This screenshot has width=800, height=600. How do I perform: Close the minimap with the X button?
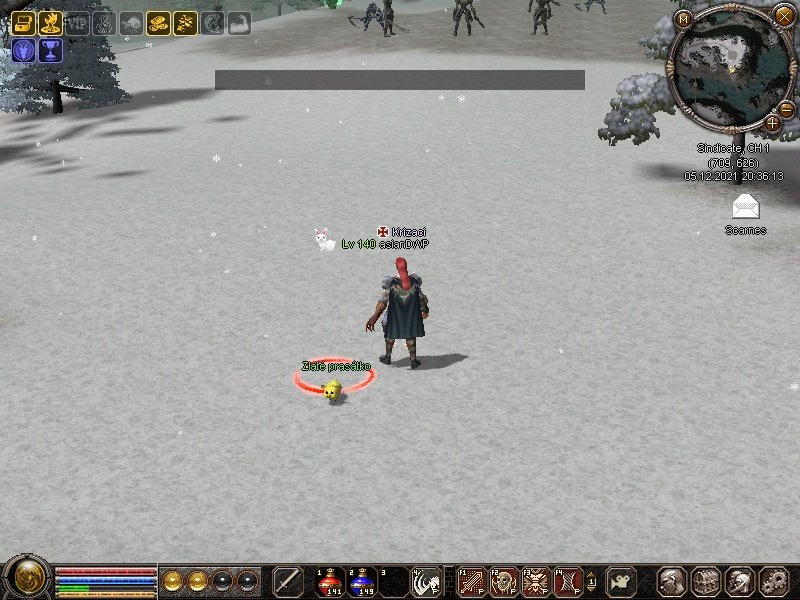pos(784,15)
